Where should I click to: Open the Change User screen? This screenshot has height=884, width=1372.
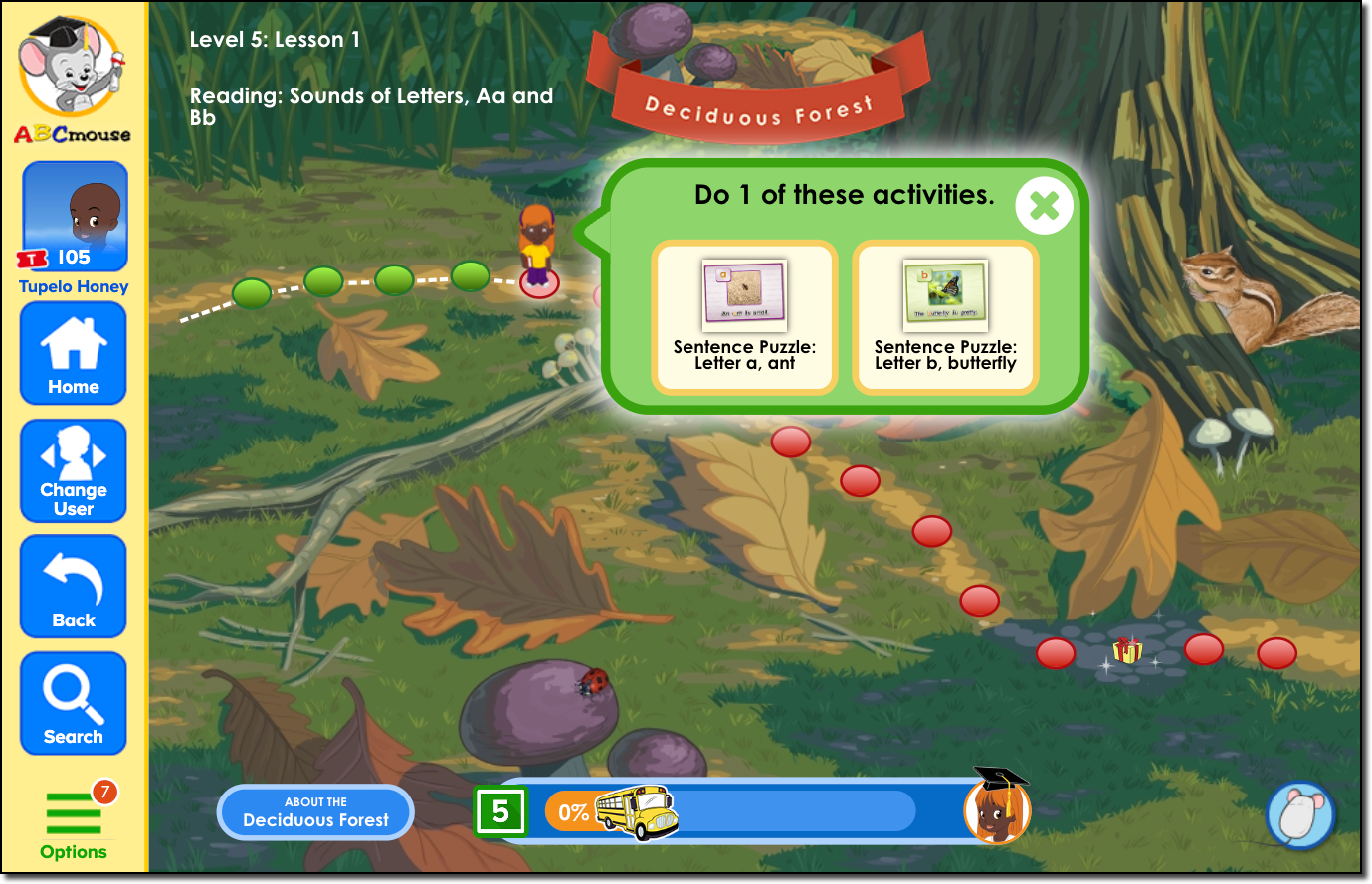[74, 469]
